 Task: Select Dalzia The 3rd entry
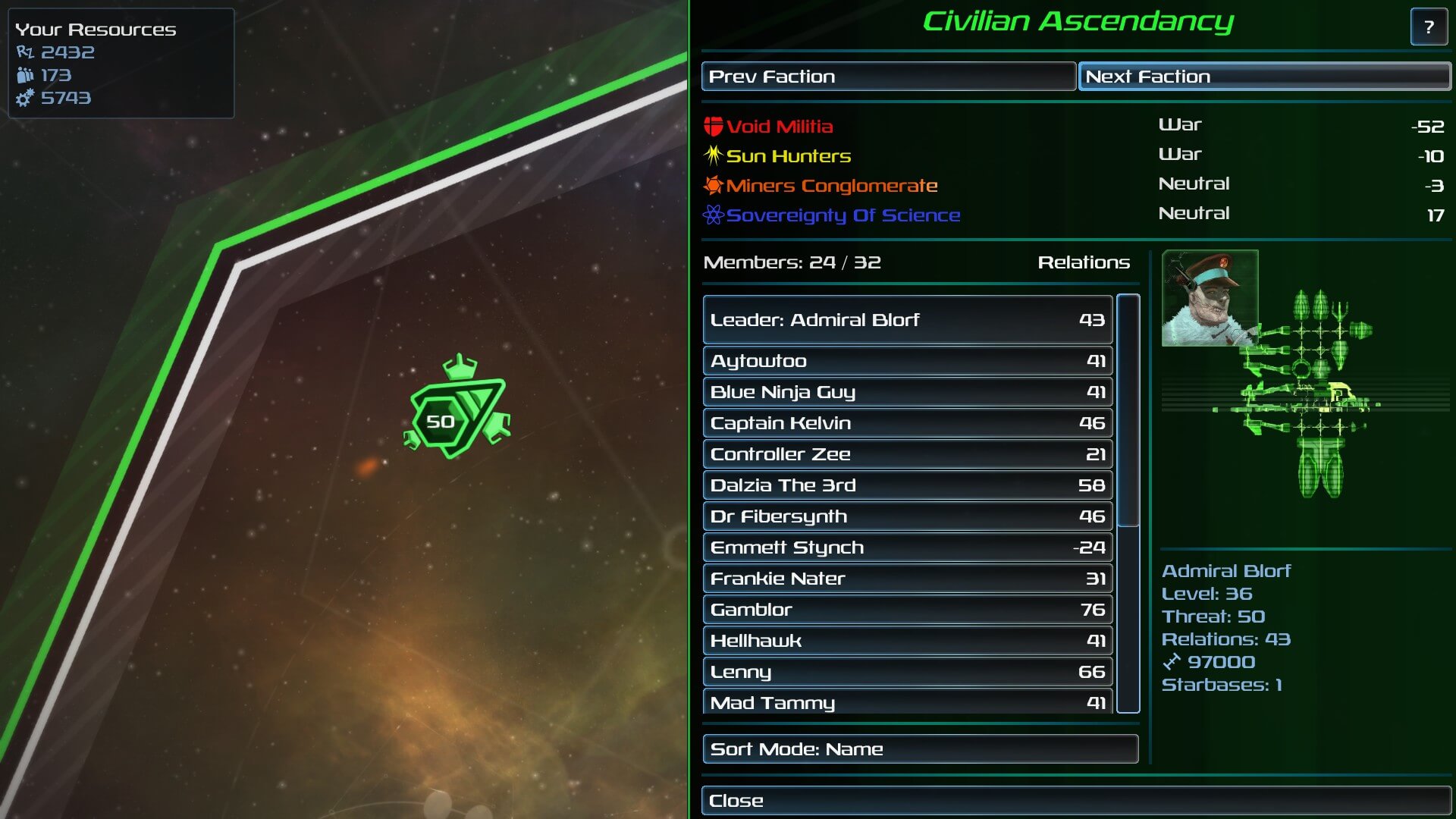pyautogui.click(x=907, y=485)
